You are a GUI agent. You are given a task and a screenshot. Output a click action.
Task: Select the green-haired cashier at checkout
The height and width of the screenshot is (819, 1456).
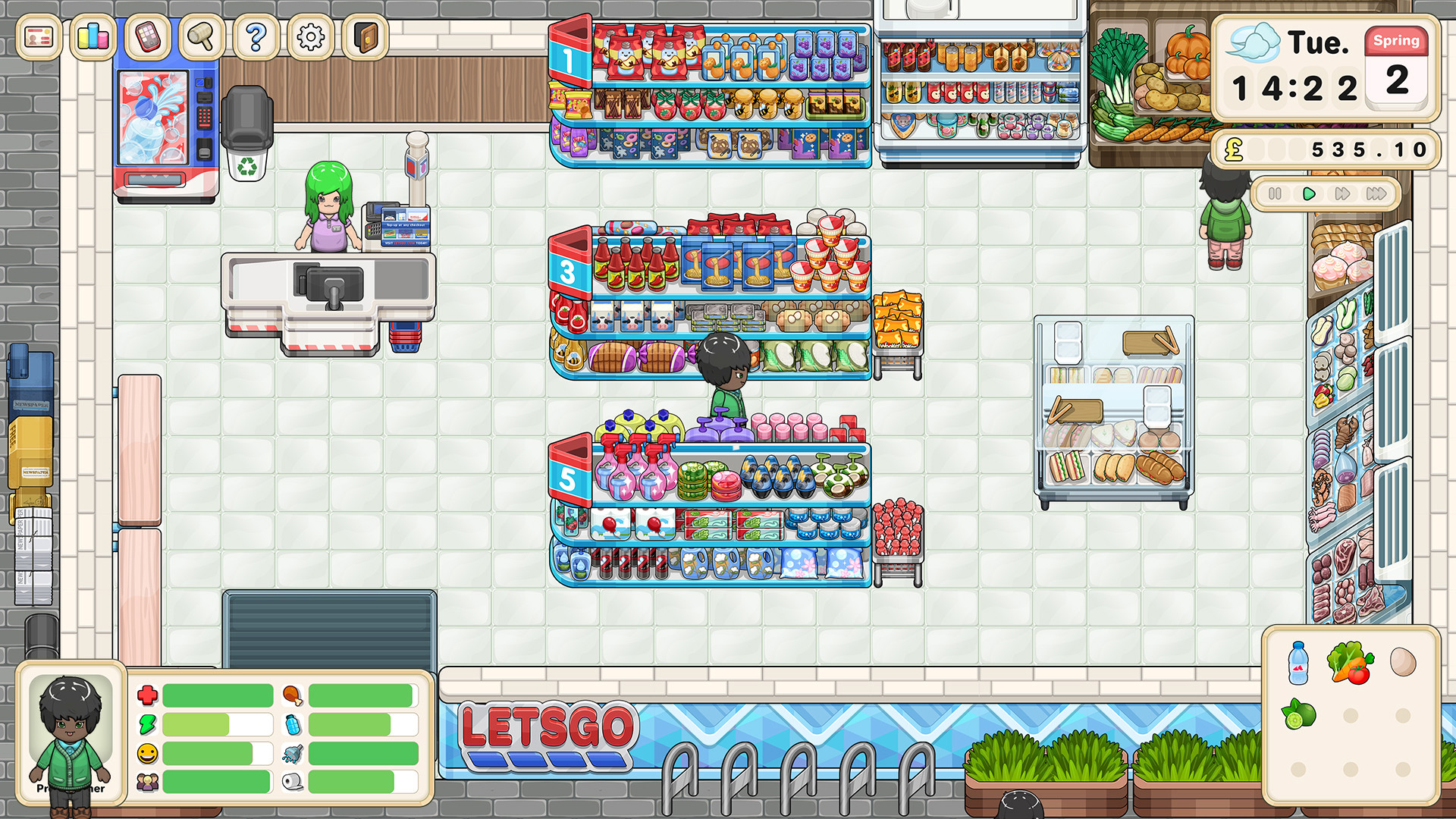[326, 205]
